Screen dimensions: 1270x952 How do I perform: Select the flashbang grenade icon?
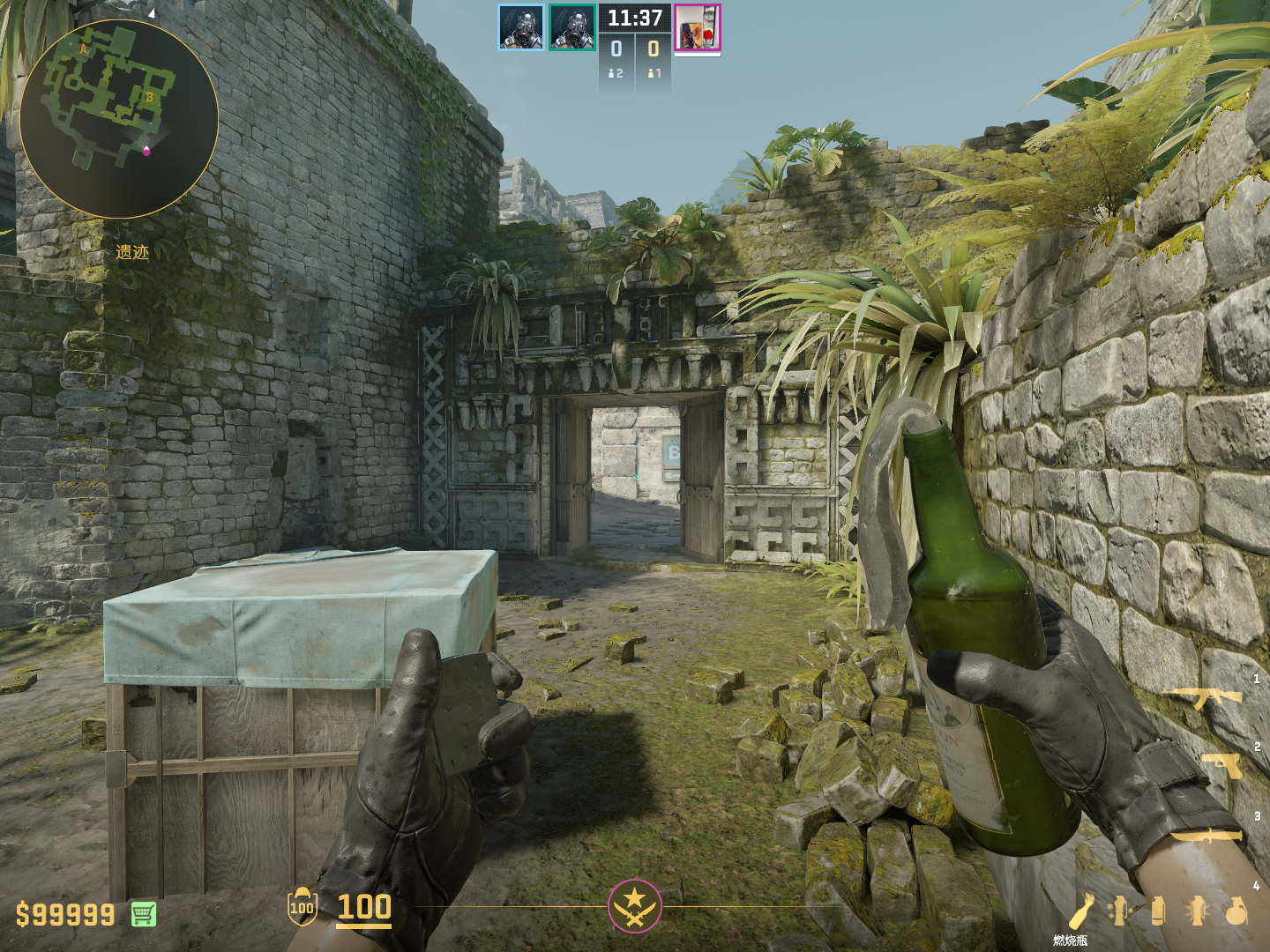tap(1197, 911)
